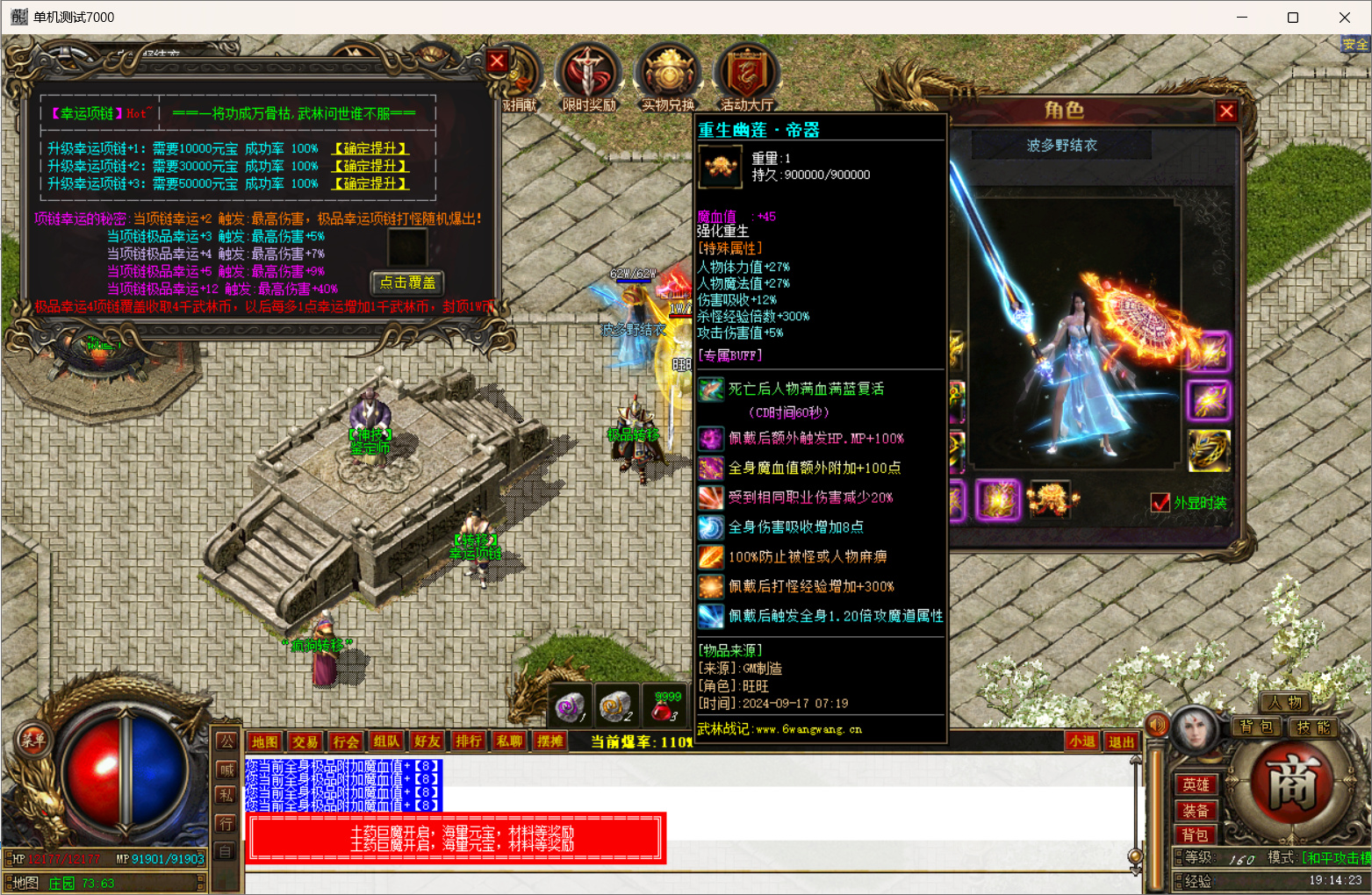1372x895 pixels.
Task: Maximize the game window
Action: pos(1292,18)
